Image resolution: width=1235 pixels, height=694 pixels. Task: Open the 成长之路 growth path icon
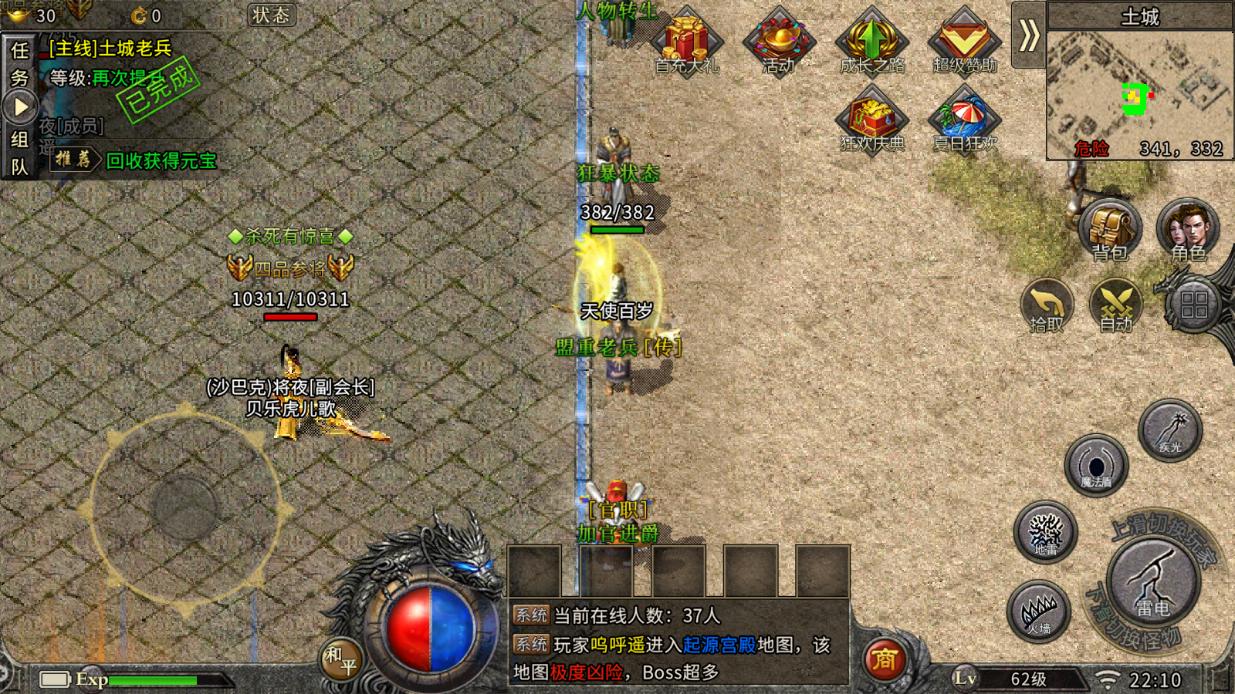[871, 41]
